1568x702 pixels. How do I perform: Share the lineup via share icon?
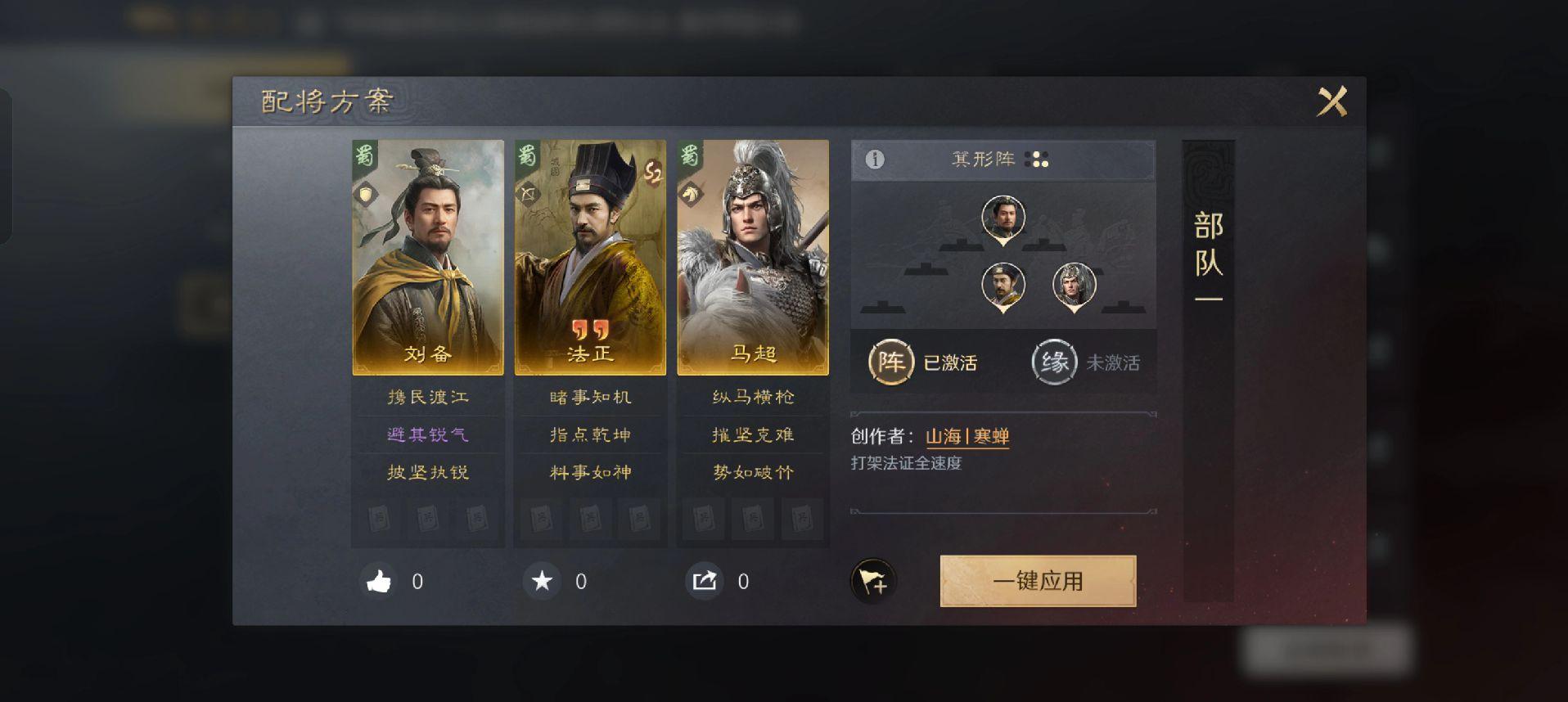pyautogui.click(x=705, y=582)
